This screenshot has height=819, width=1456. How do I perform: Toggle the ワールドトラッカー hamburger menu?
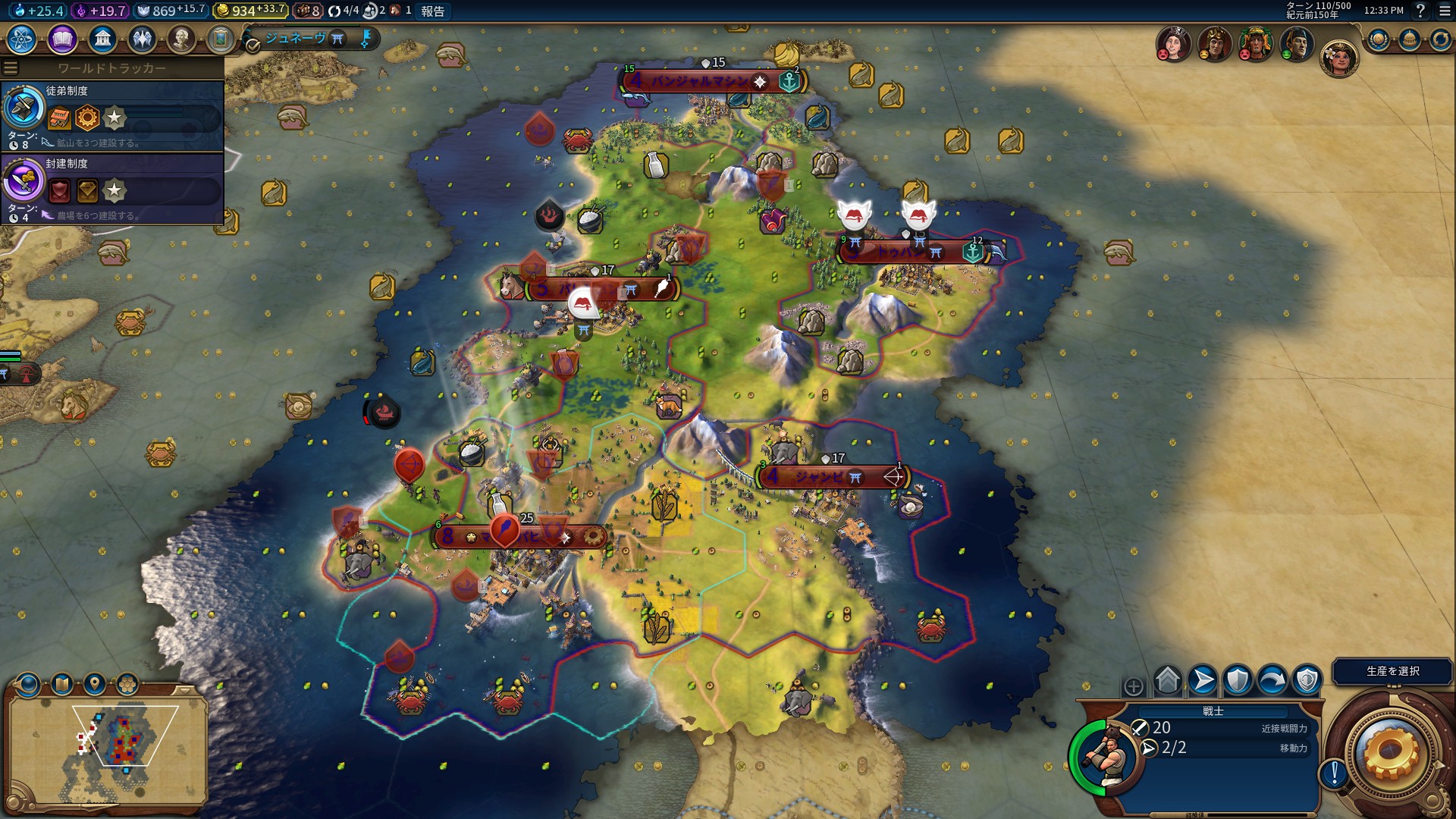11,68
